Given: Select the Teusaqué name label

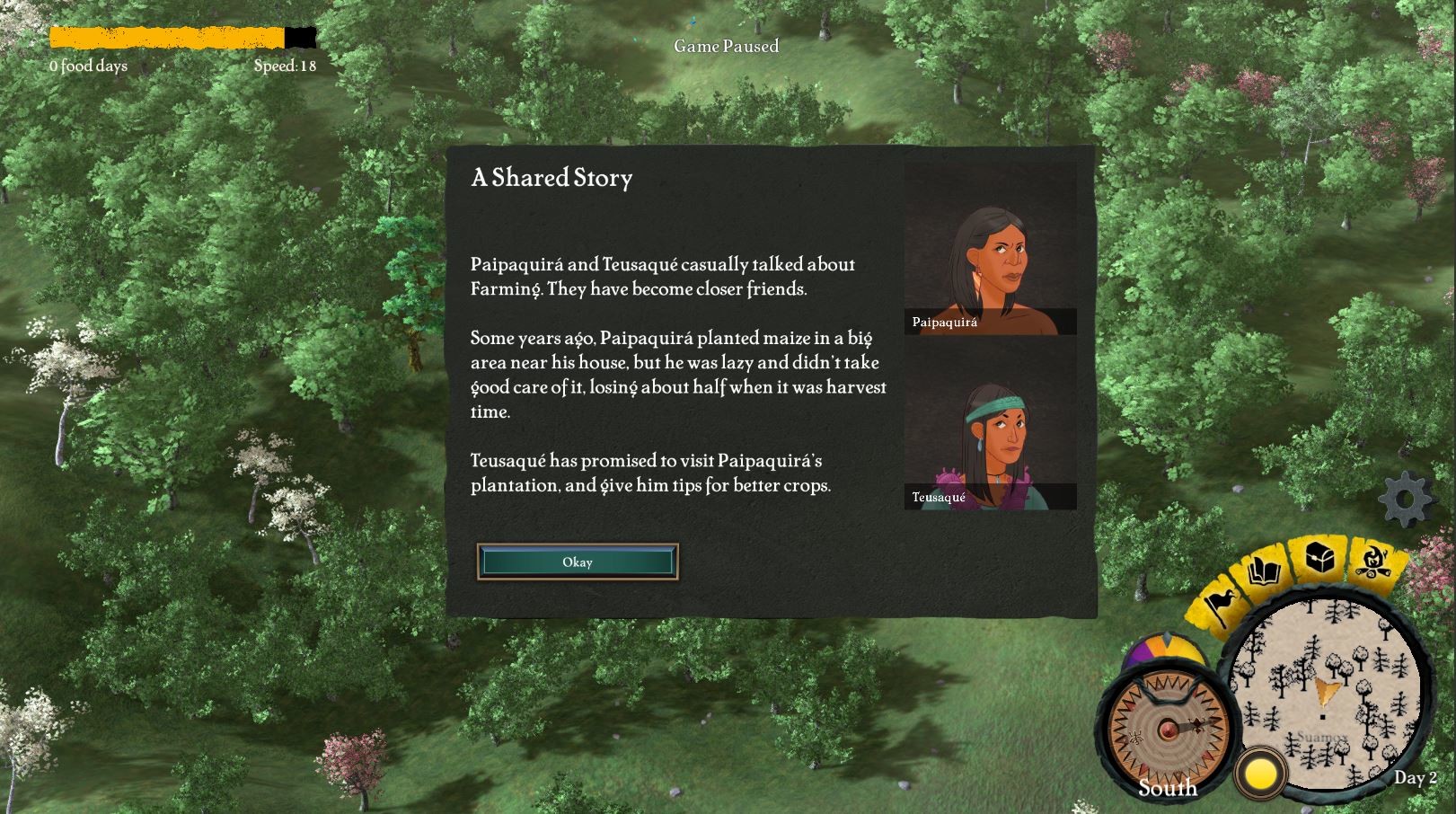Looking at the screenshot, I should point(937,497).
